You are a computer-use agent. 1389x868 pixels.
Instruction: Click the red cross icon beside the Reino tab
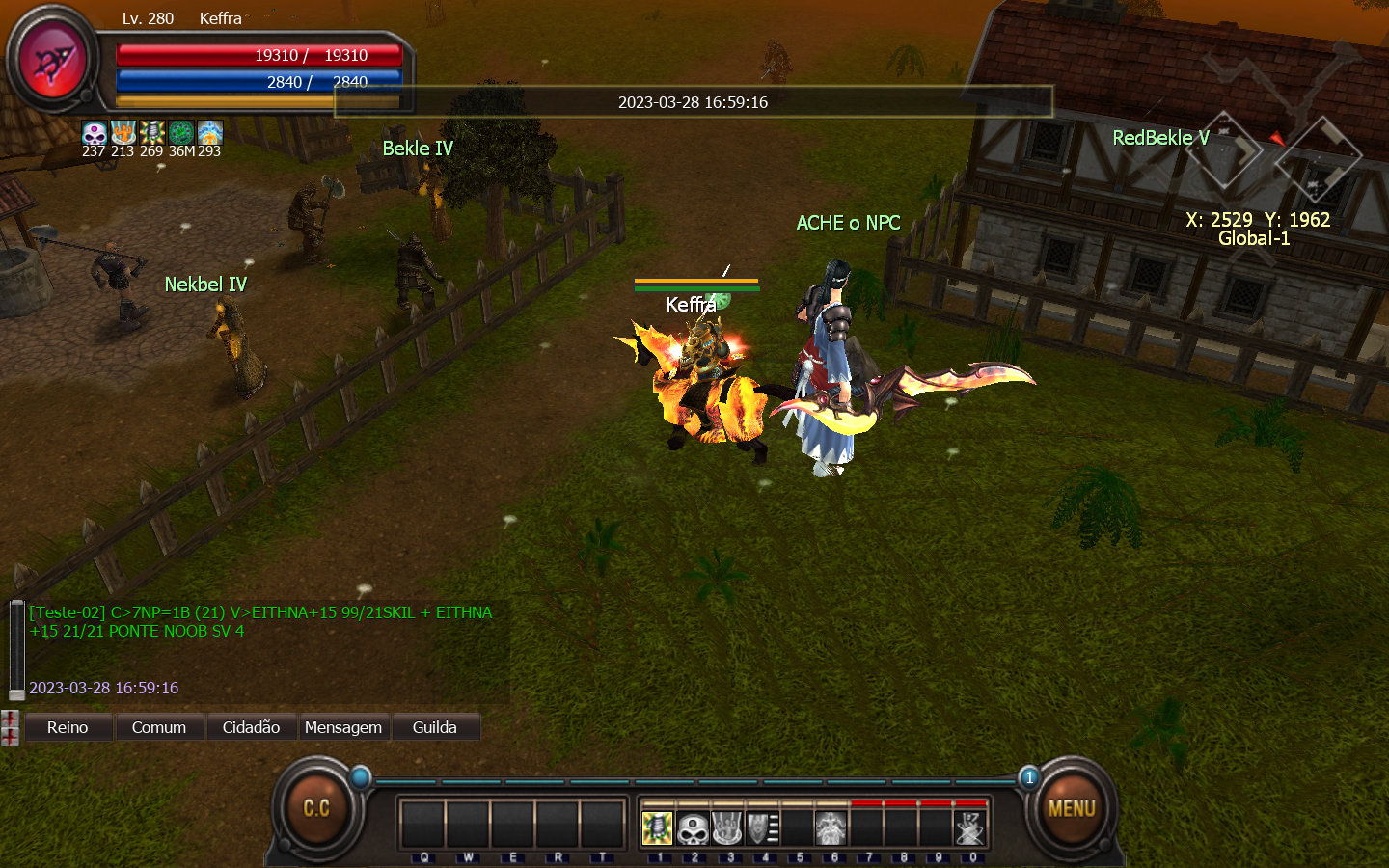point(10,727)
